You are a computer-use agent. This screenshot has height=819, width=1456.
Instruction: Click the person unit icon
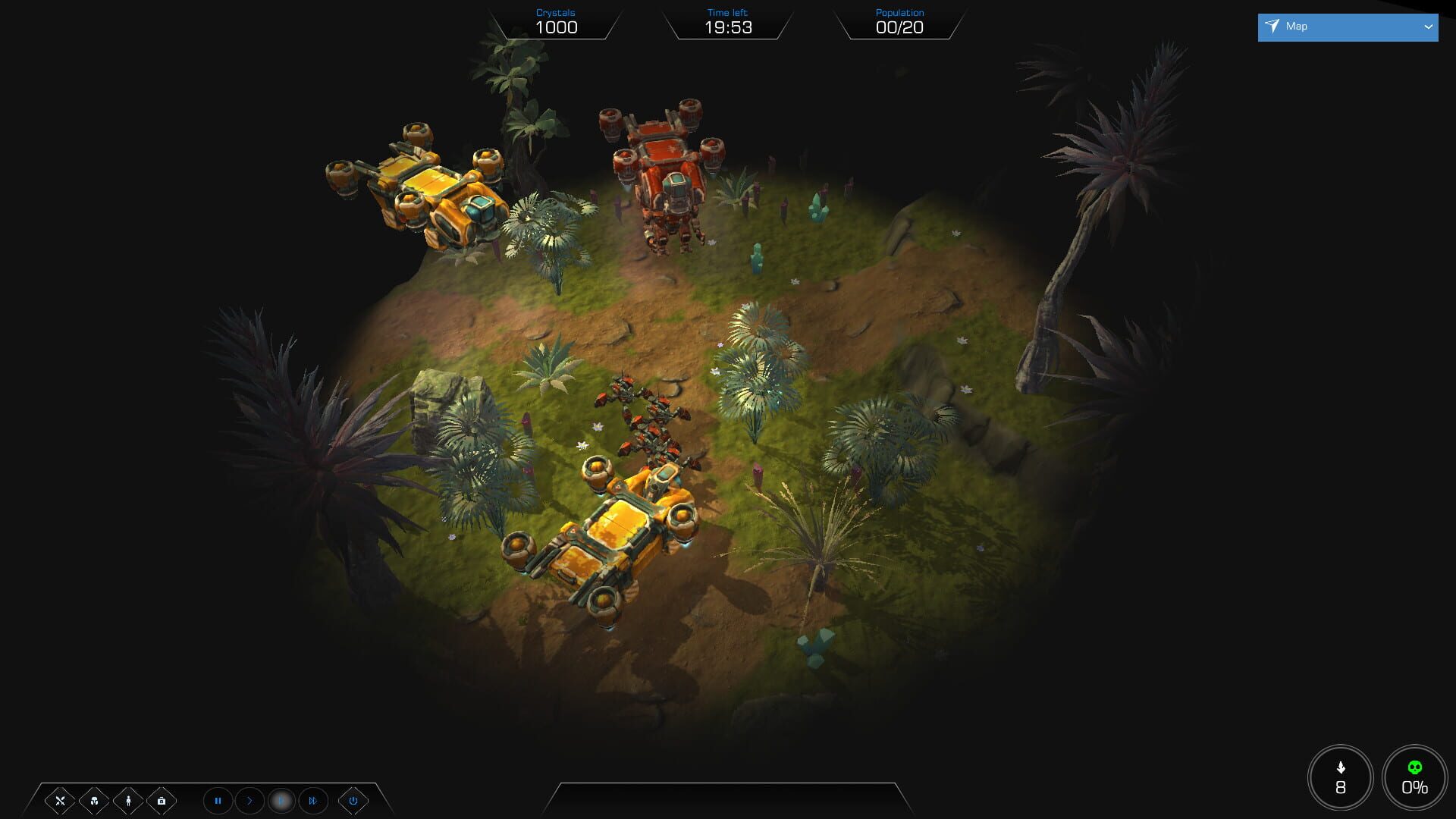(x=127, y=800)
